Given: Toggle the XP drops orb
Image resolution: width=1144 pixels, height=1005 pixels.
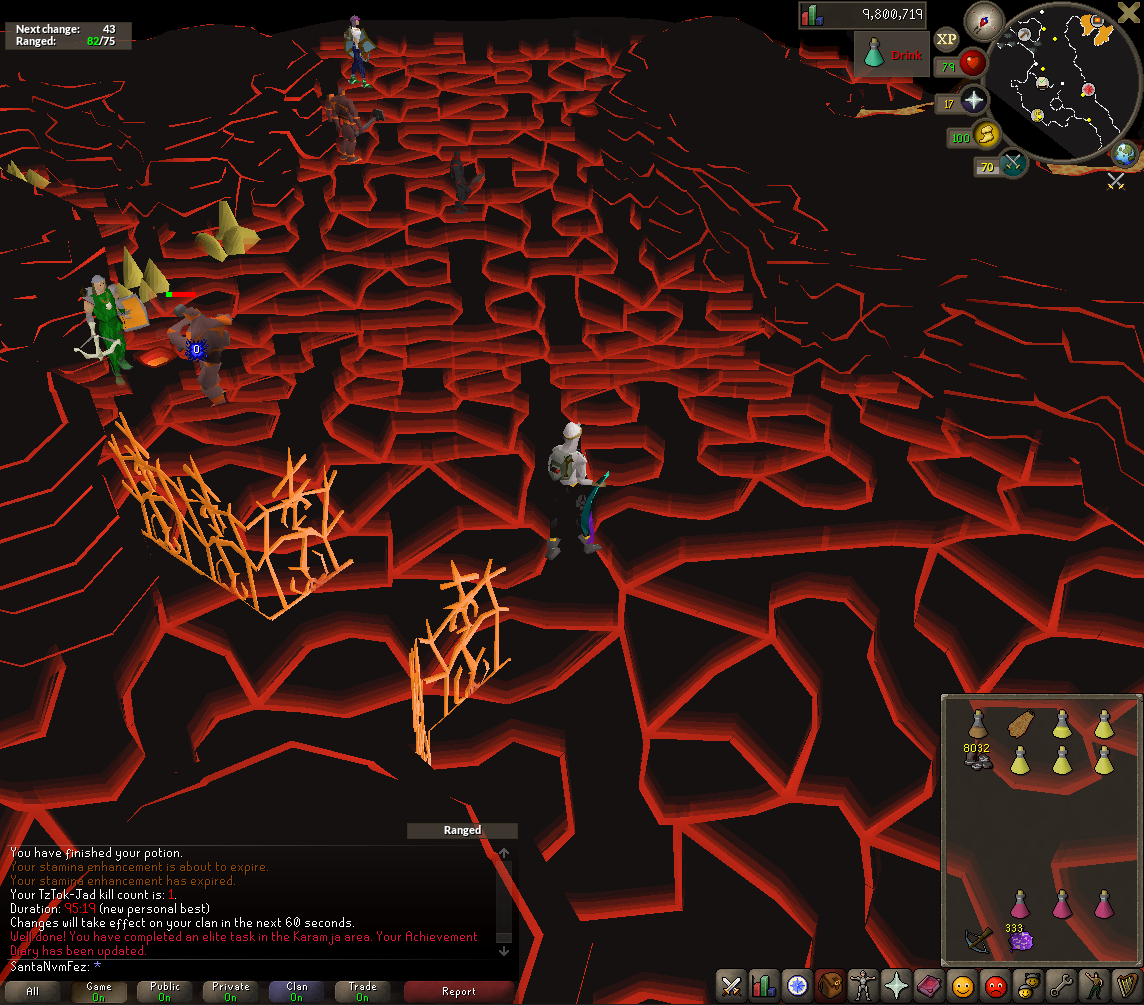Looking at the screenshot, I should click(946, 39).
